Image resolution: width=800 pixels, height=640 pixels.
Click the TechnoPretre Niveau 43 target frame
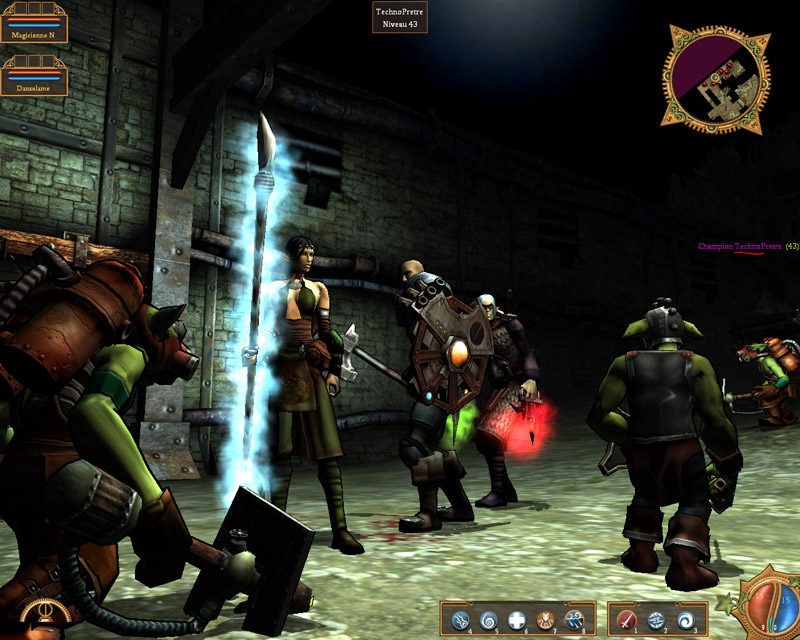(401, 17)
